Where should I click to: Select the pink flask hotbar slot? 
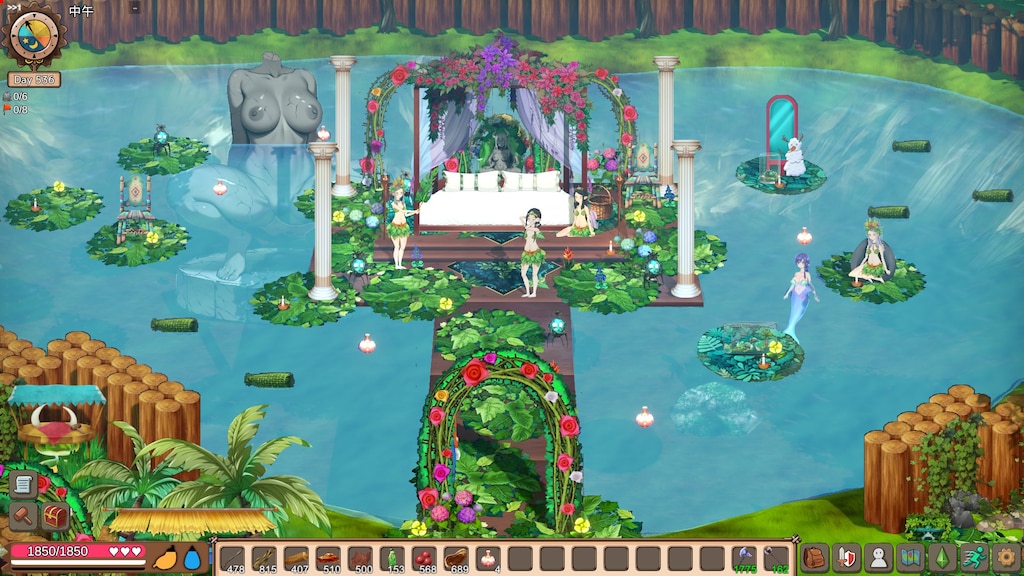488,559
